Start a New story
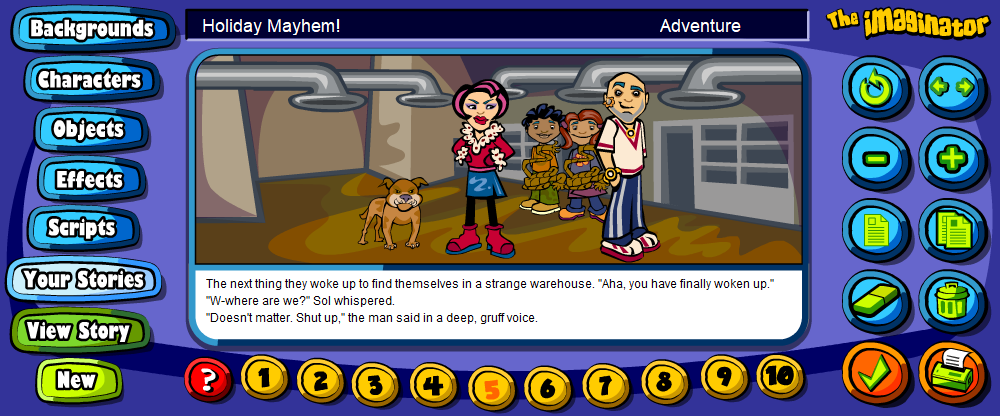The image size is (1000, 416). (76, 380)
